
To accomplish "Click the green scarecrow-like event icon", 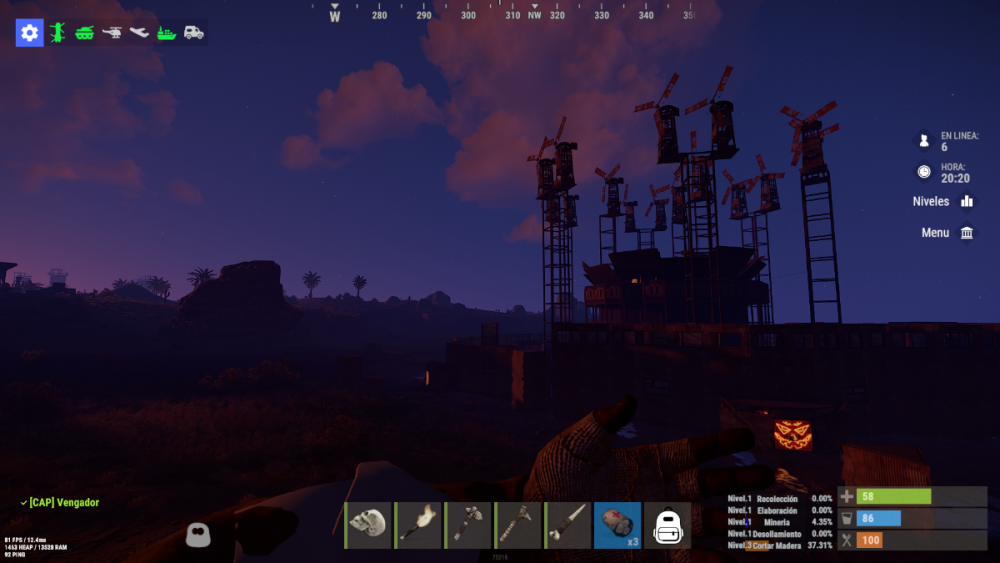I will click(x=57, y=33).
